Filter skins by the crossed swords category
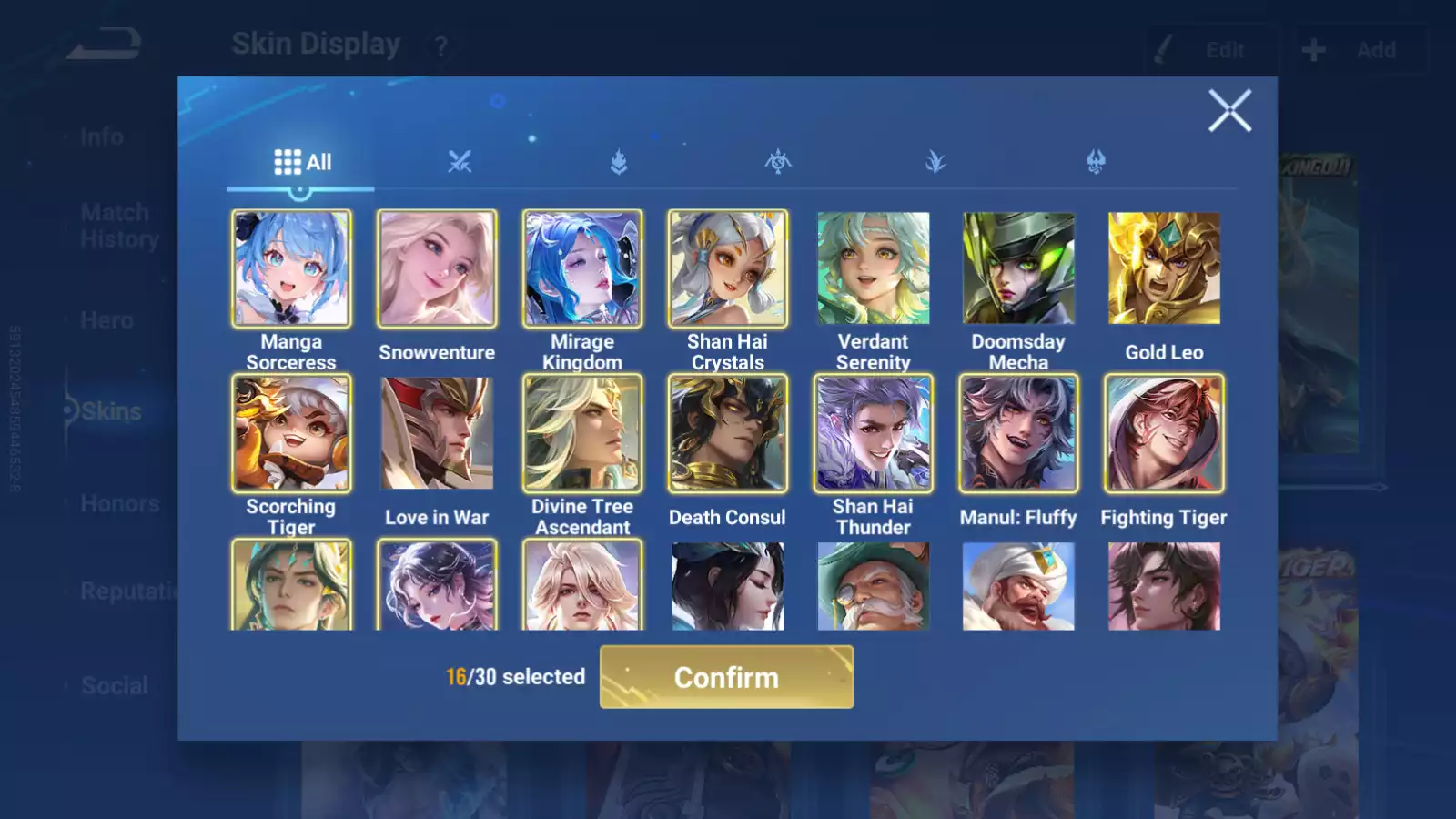1456x819 pixels. [x=460, y=163]
